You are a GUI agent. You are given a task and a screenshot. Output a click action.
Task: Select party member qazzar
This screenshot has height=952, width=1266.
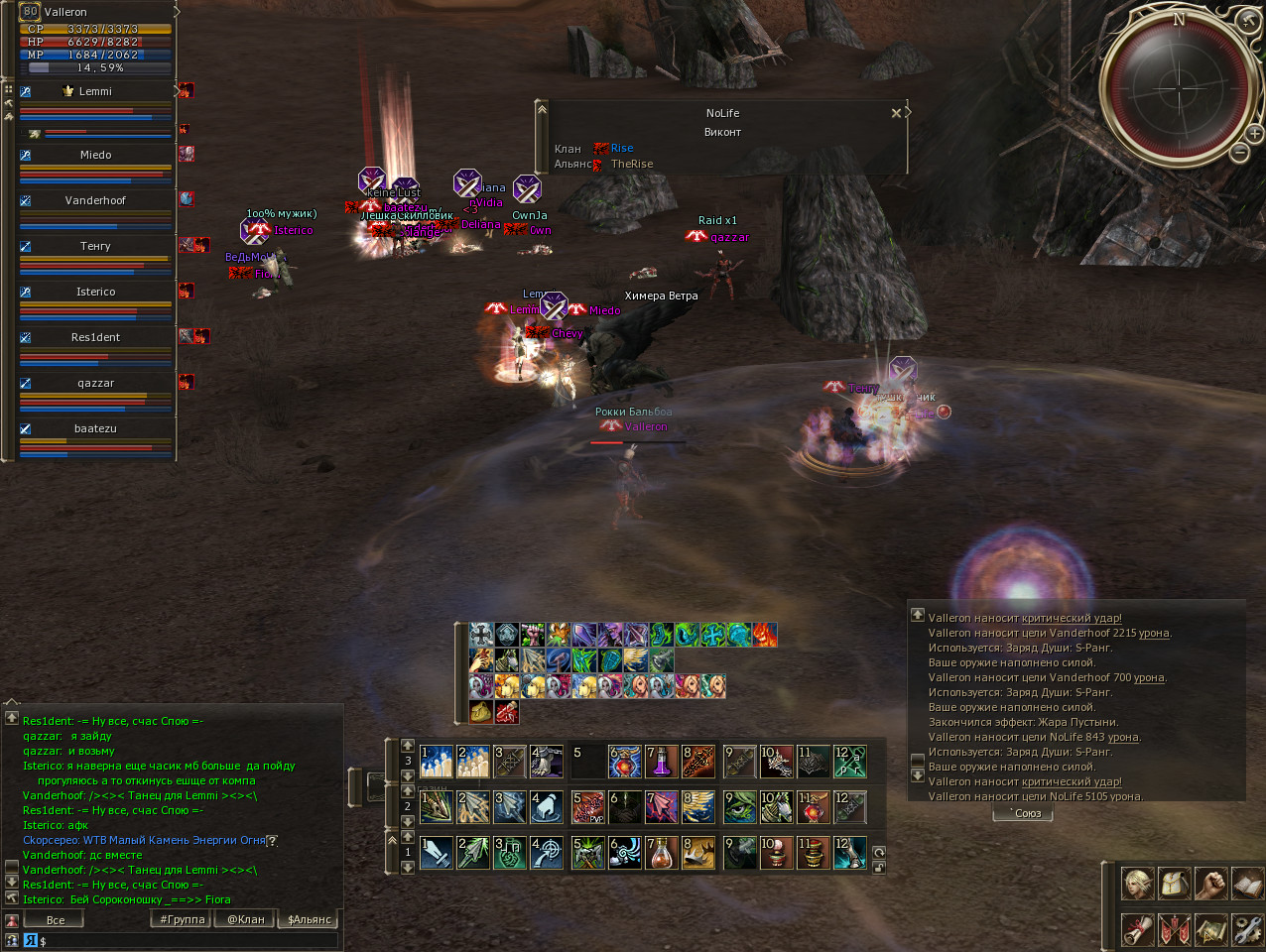pyautogui.click(x=95, y=383)
